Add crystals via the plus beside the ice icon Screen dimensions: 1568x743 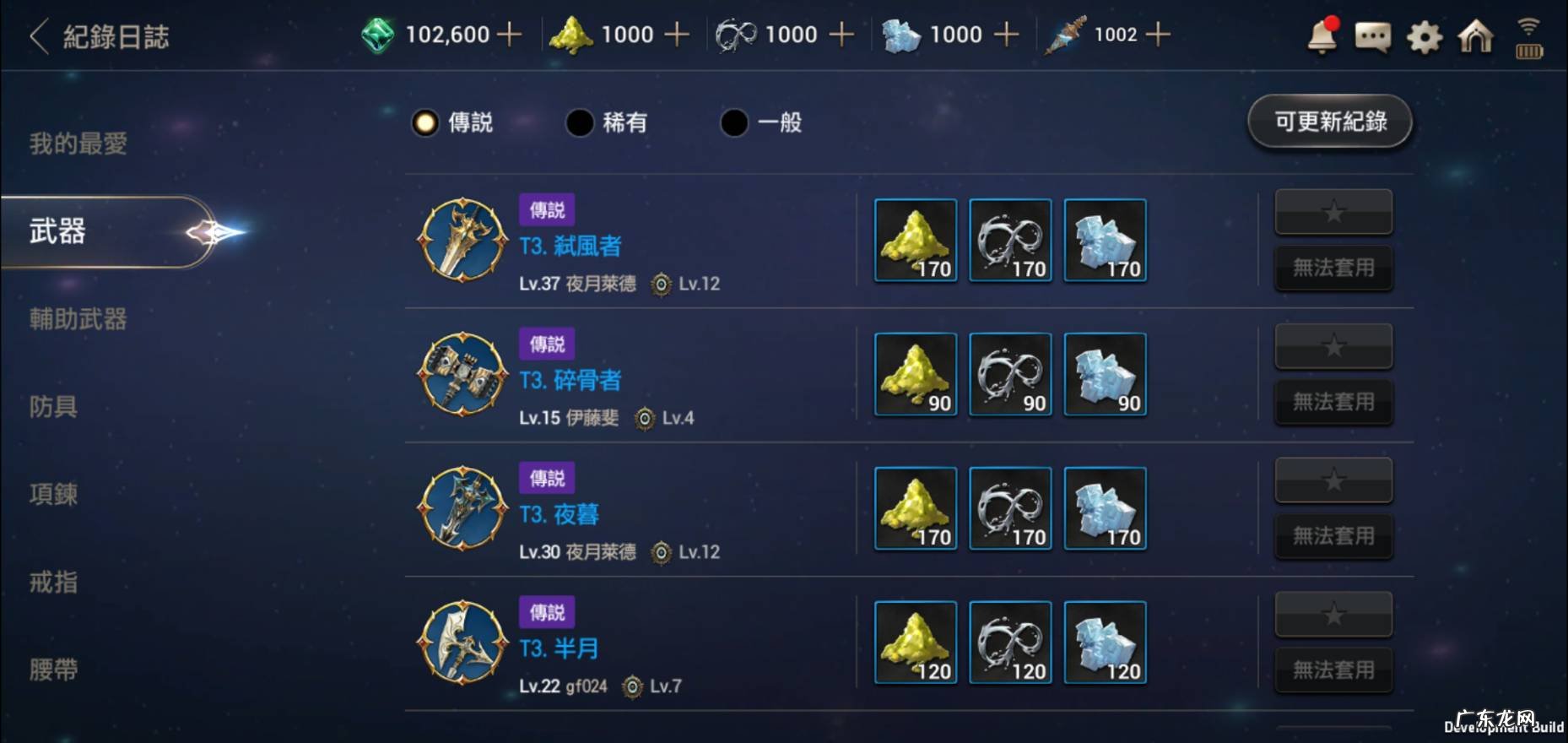point(1004,34)
